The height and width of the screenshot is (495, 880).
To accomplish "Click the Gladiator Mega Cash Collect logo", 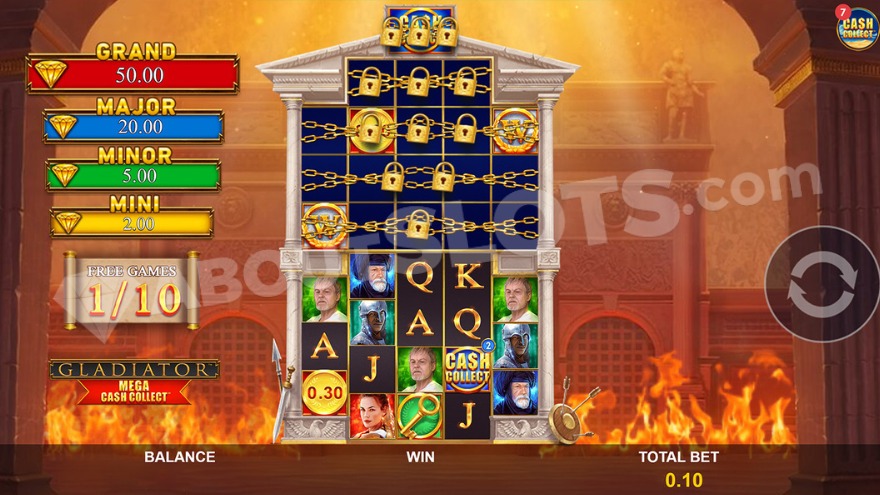I will 134,381.
